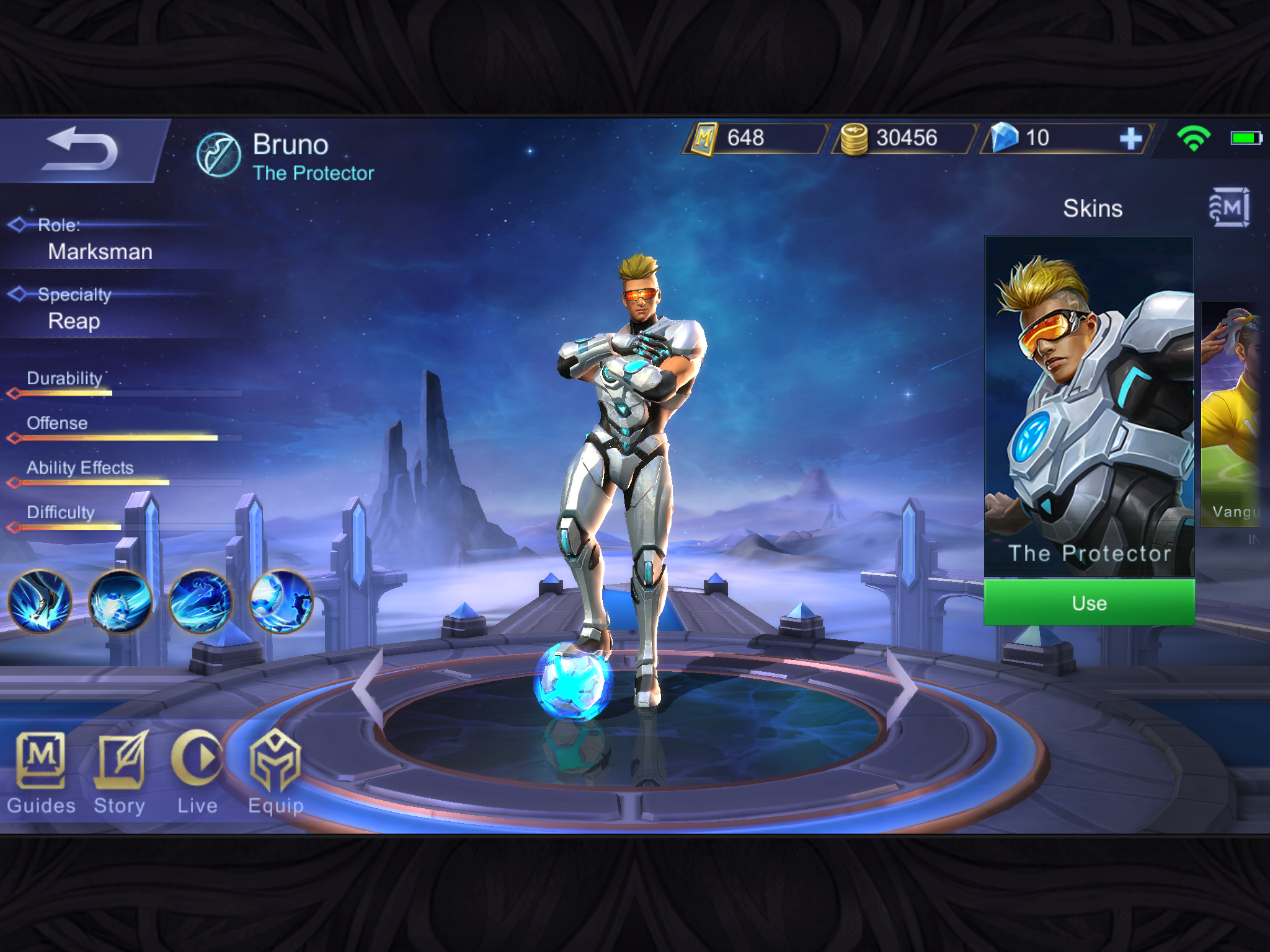View the third skill with sliding tackle
The width and height of the screenshot is (1270, 952).
point(201,601)
